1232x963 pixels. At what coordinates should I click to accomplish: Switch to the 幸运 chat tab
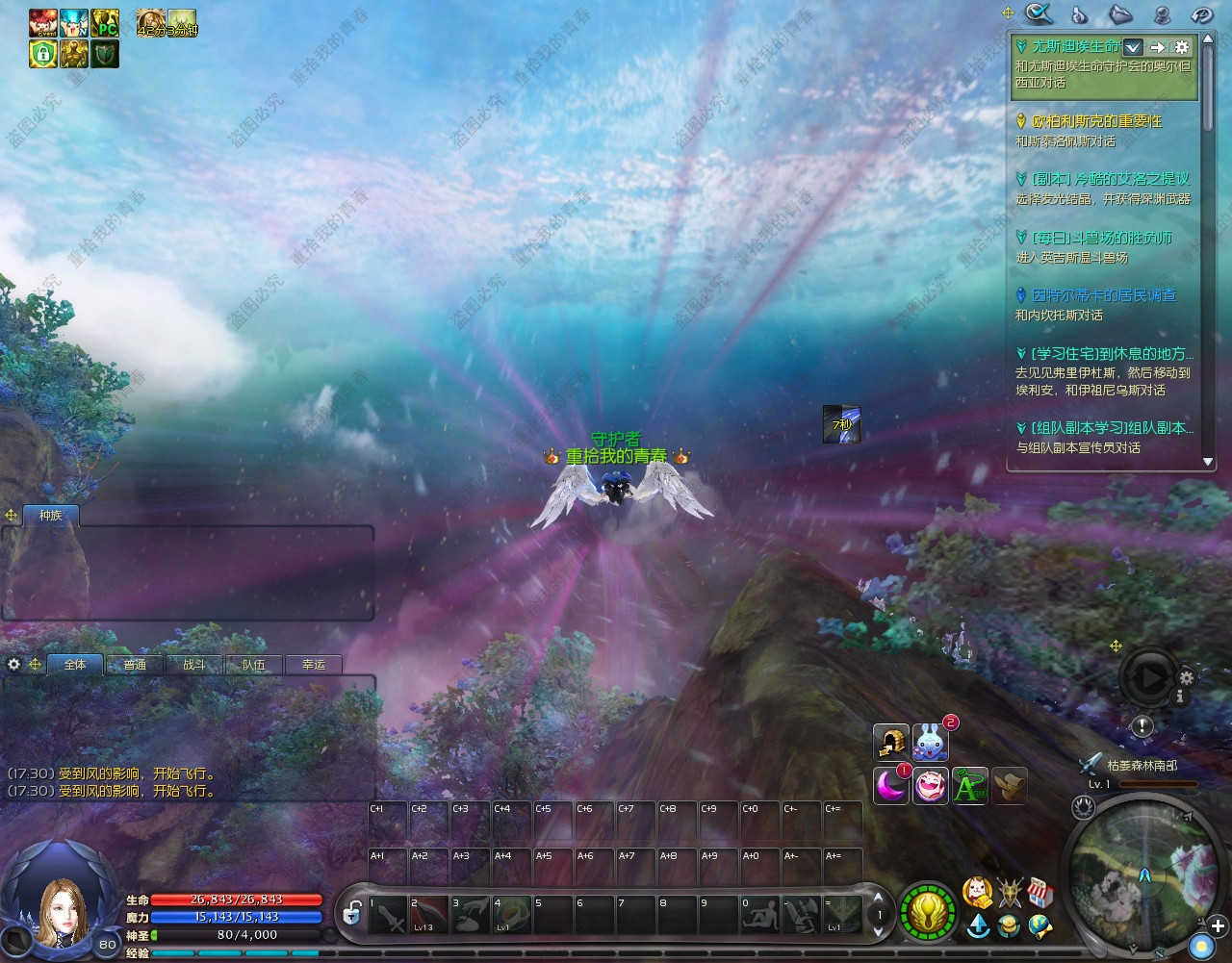[314, 665]
